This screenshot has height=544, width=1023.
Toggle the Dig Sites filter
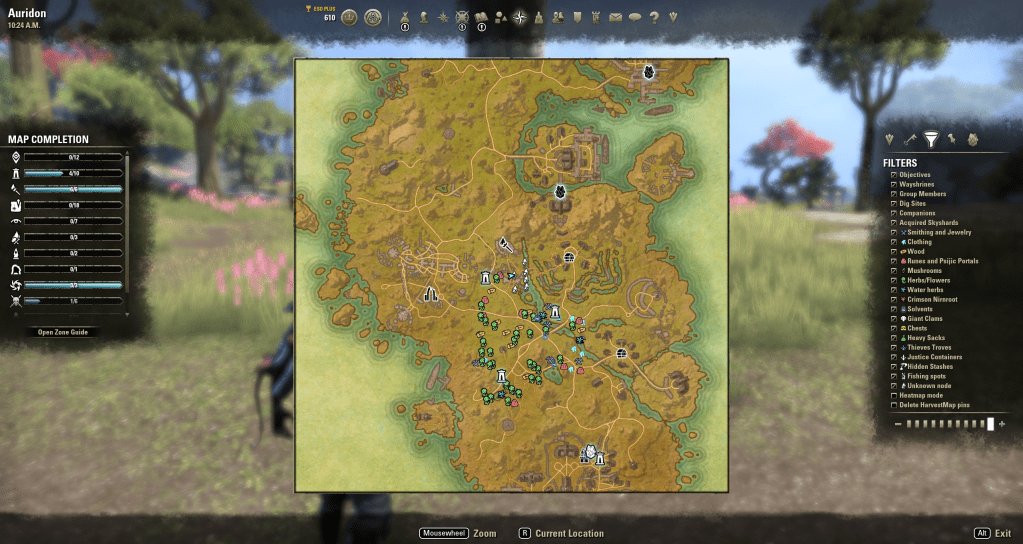pos(893,204)
